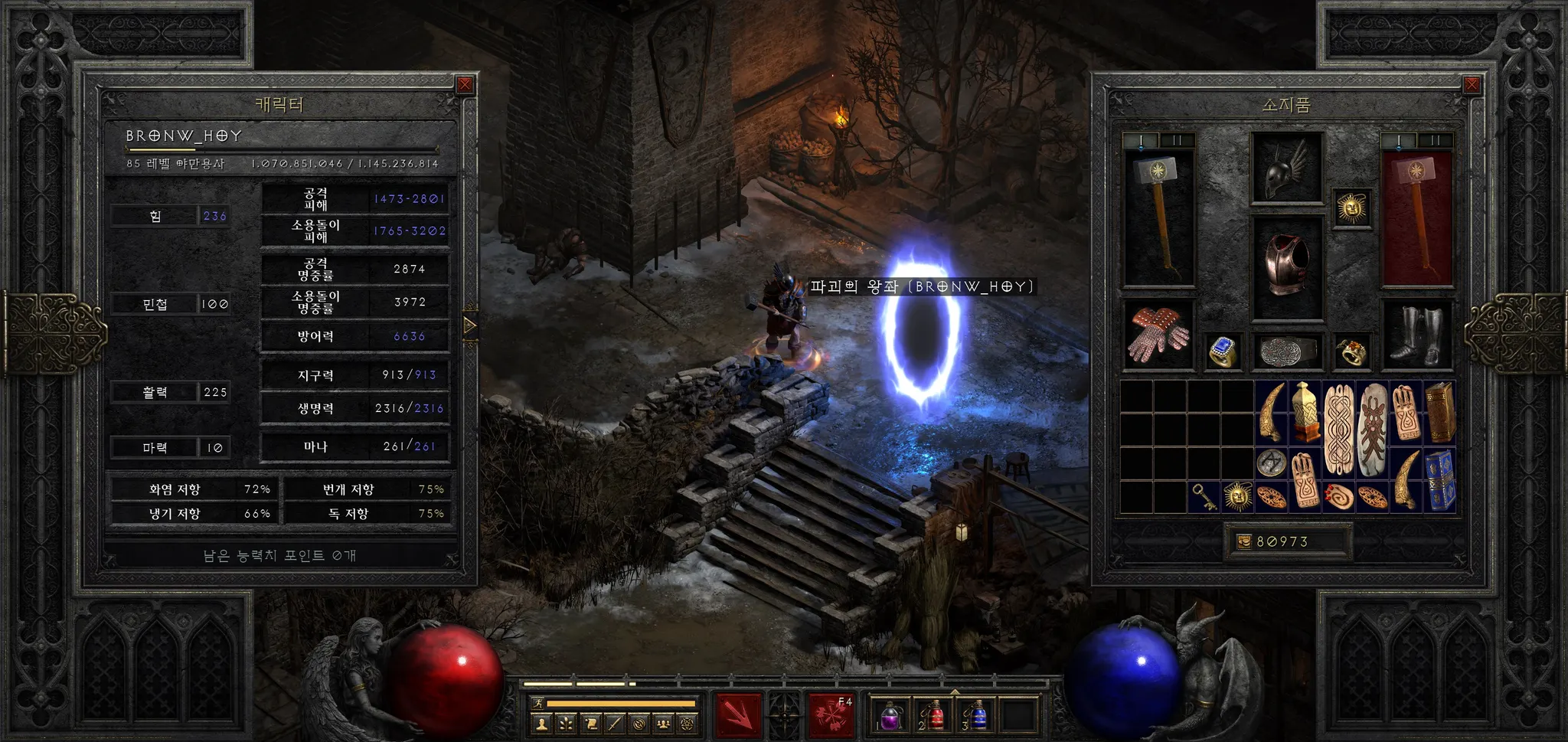Open the quest log scroll button
Image resolution: width=1568 pixels, height=742 pixels.
click(x=590, y=723)
